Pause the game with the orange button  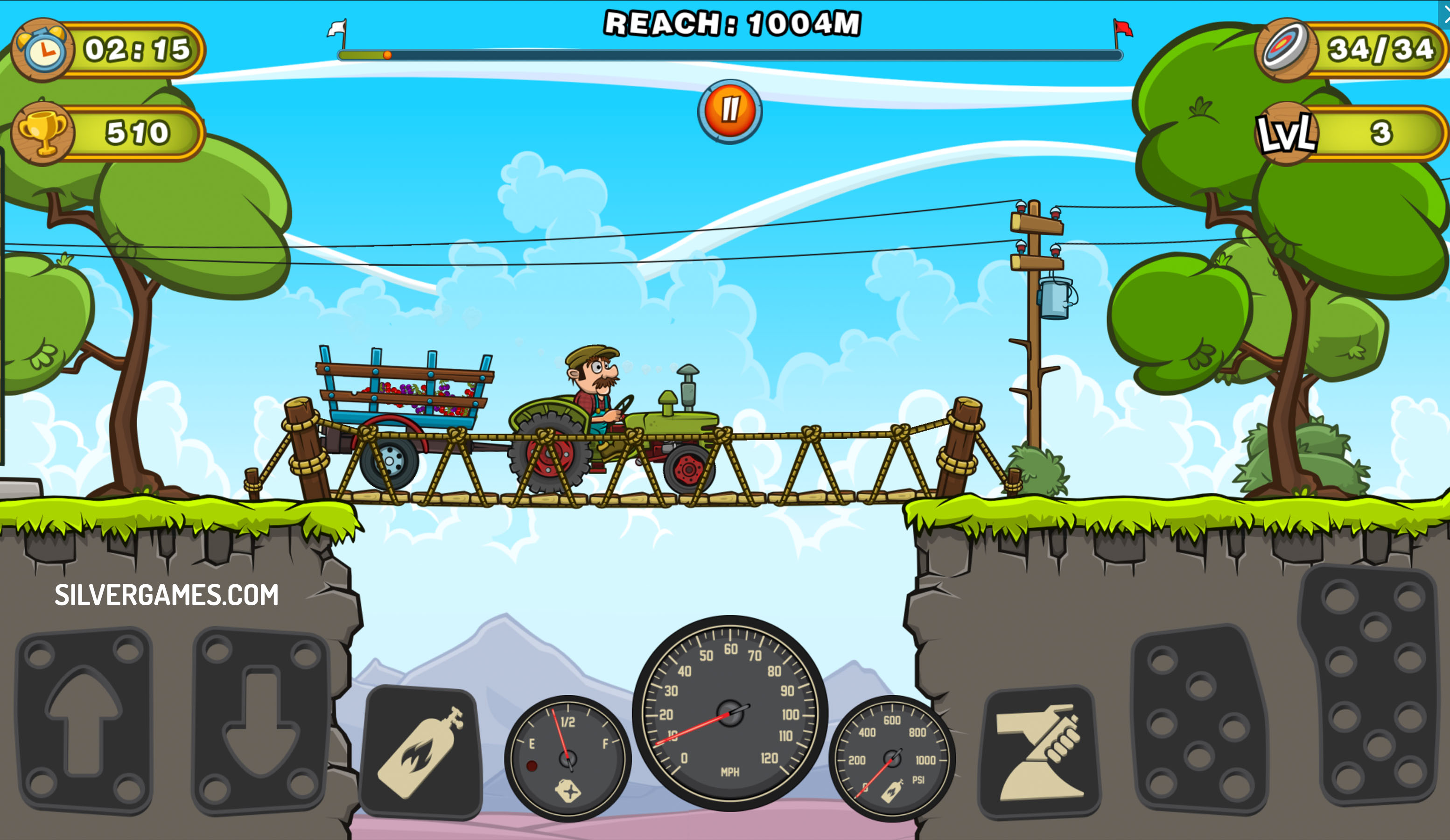click(x=729, y=111)
